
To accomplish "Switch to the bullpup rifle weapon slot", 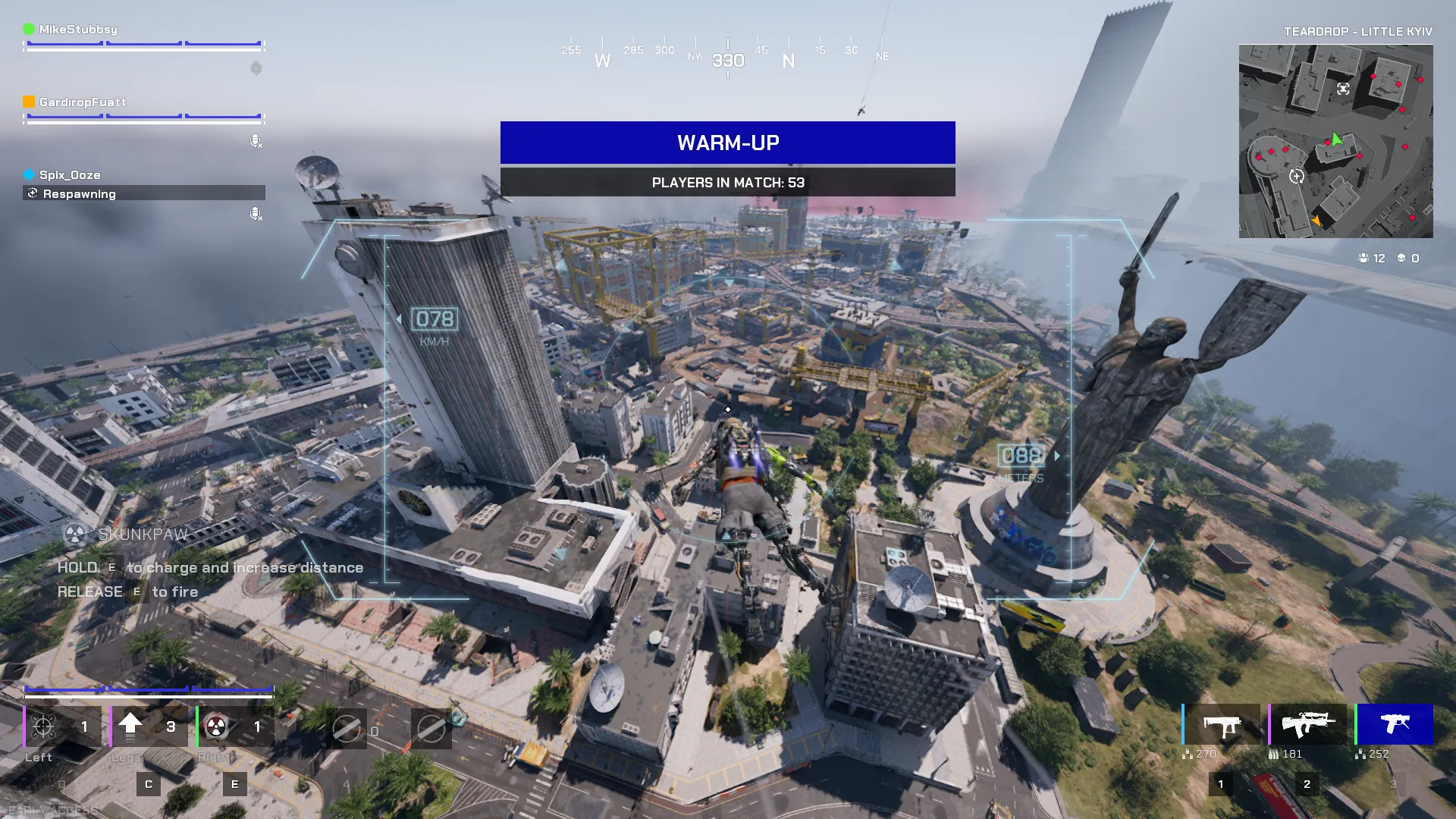I will pos(1308,725).
